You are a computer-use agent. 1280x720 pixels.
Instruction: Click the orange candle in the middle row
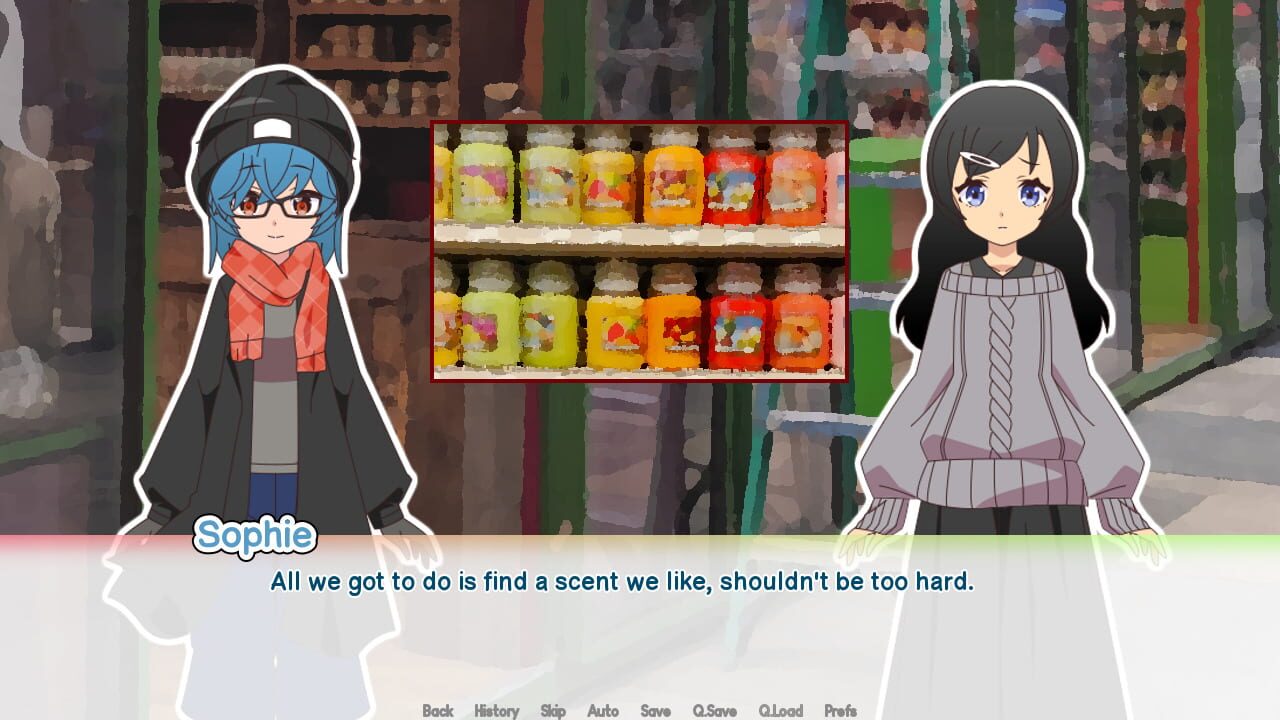tap(670, 330)
